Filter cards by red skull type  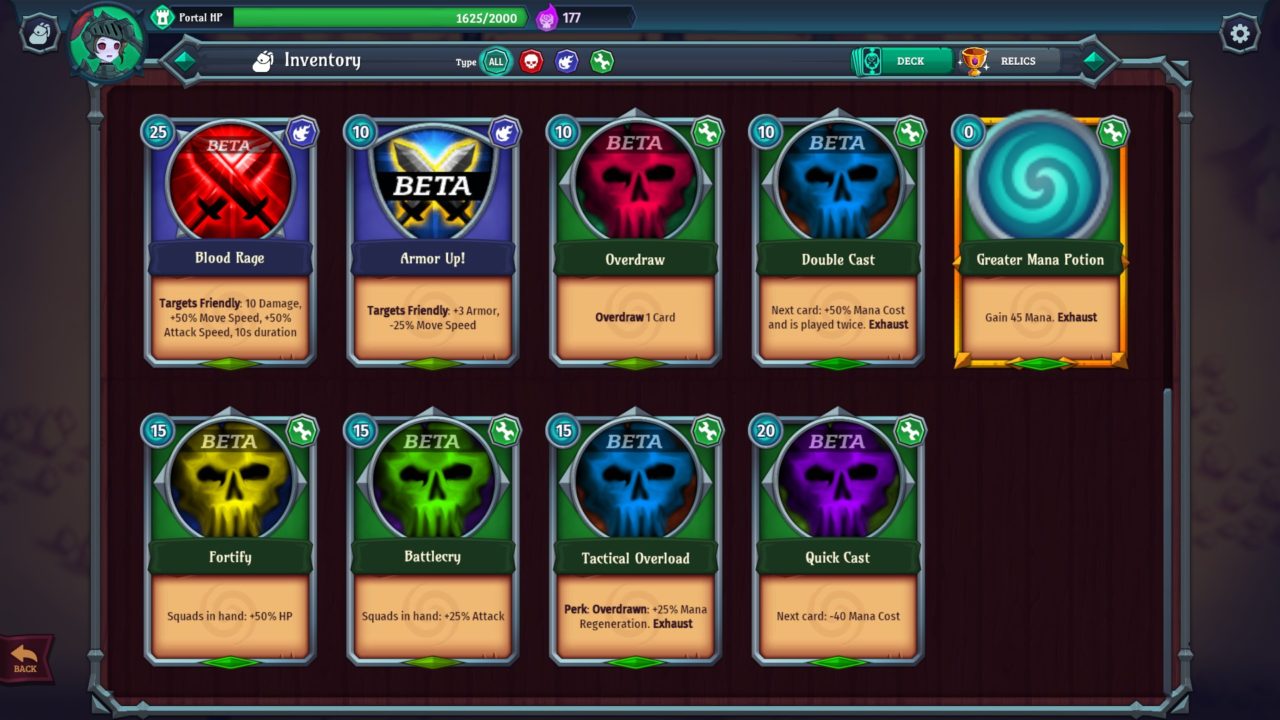531,62
